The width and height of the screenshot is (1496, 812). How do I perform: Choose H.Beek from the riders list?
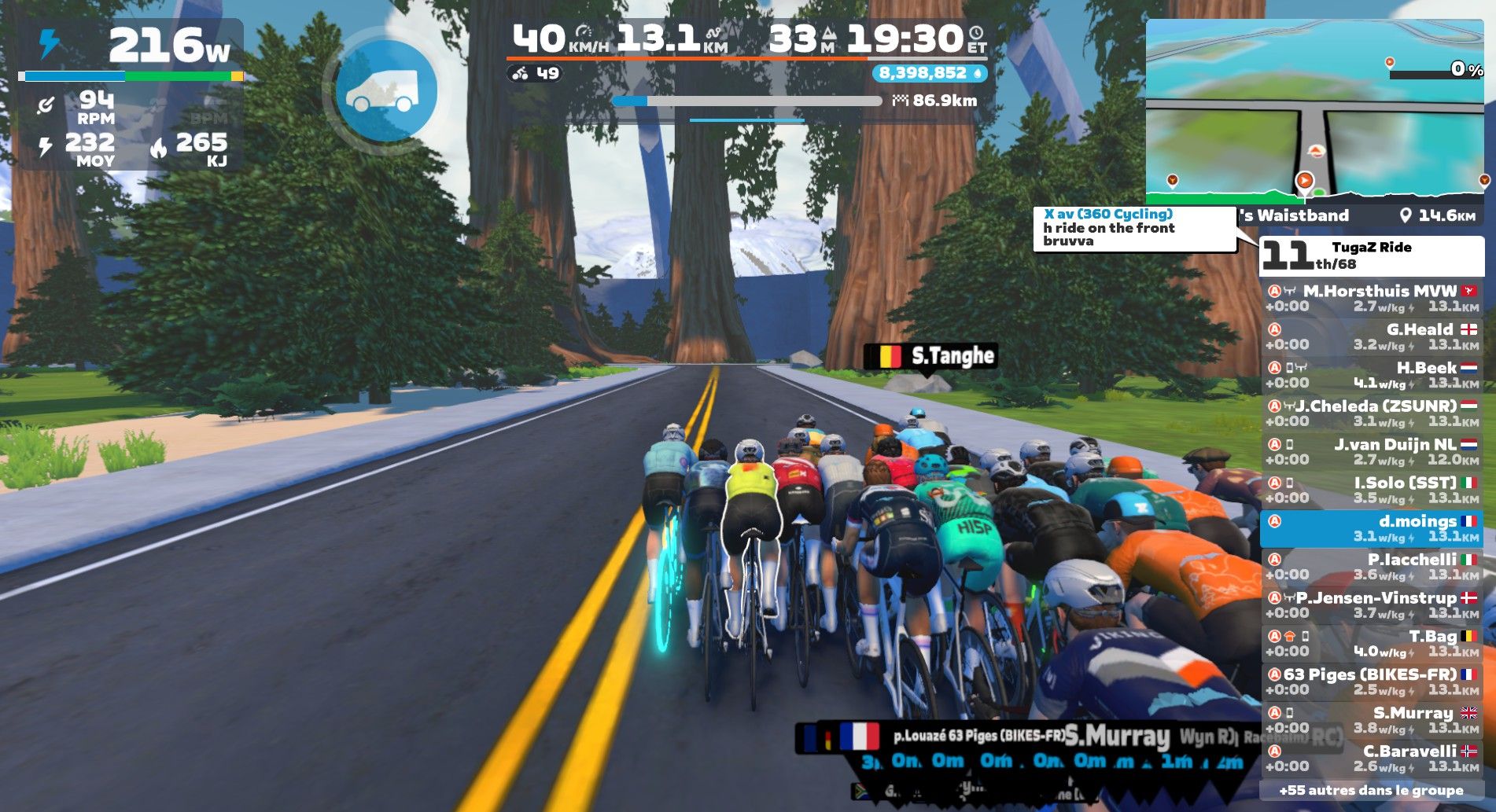point(1372,375)
